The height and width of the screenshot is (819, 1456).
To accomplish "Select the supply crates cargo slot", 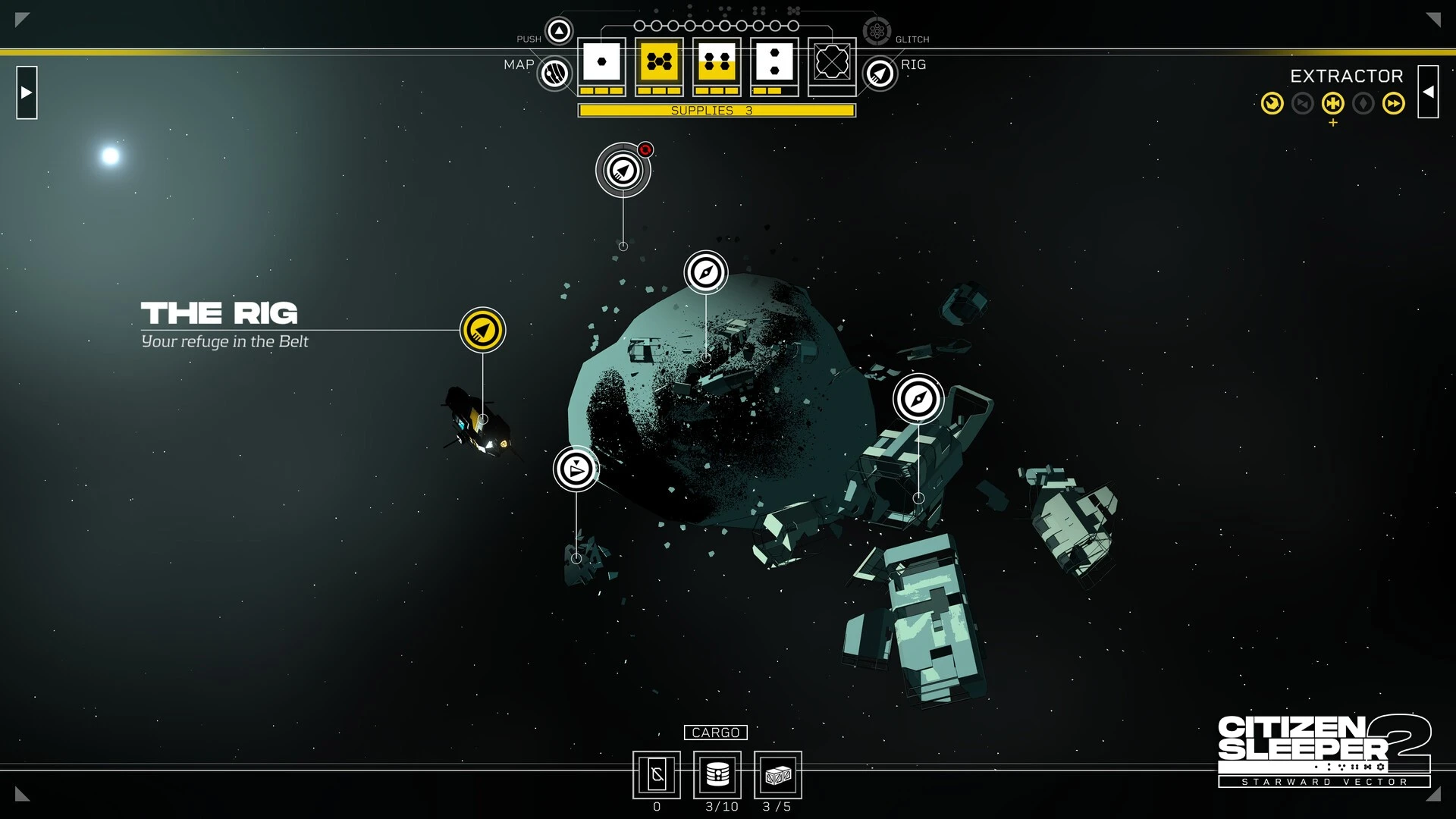I will point(778,775).
